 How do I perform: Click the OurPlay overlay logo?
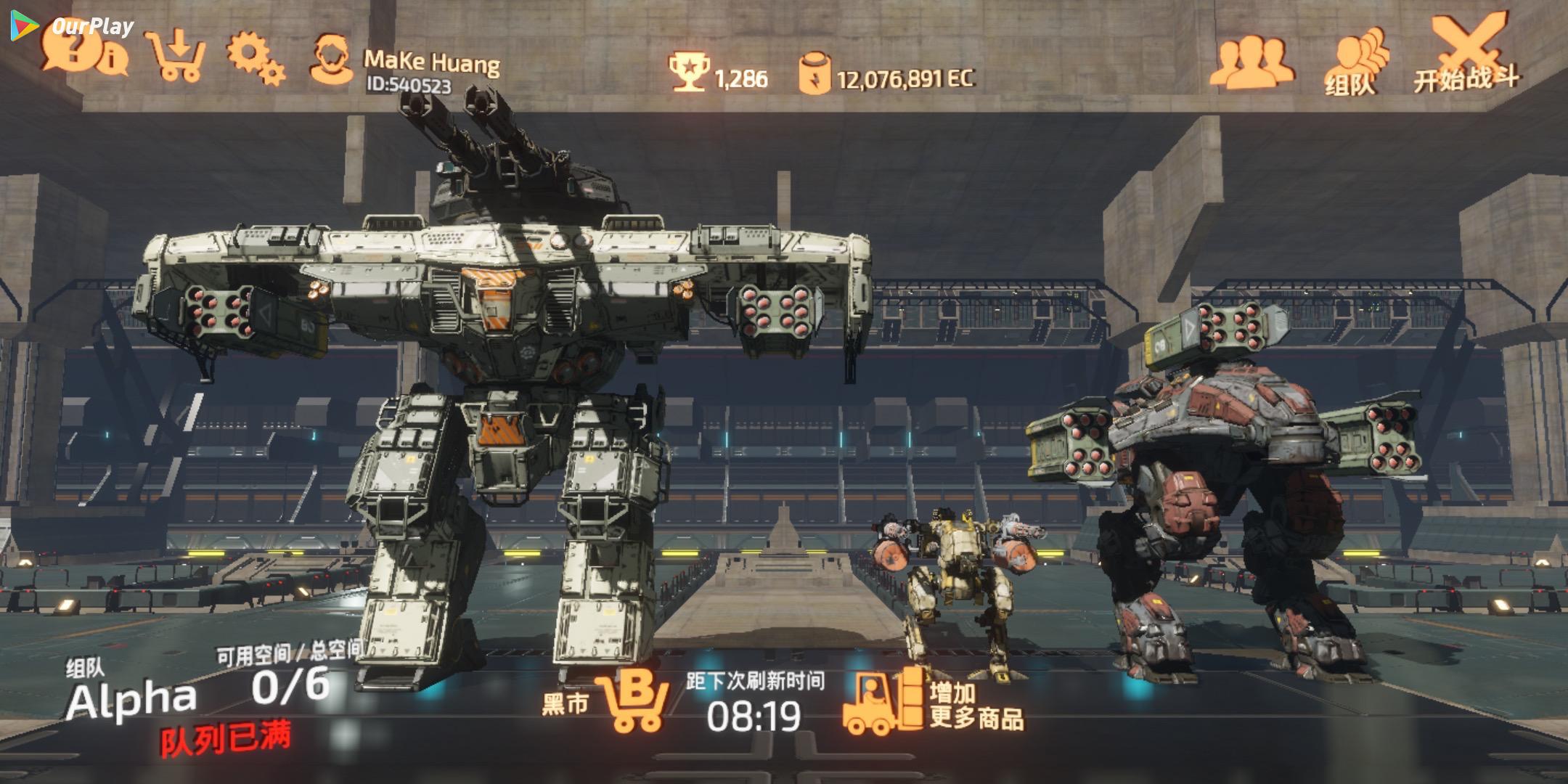pos(73,26)
